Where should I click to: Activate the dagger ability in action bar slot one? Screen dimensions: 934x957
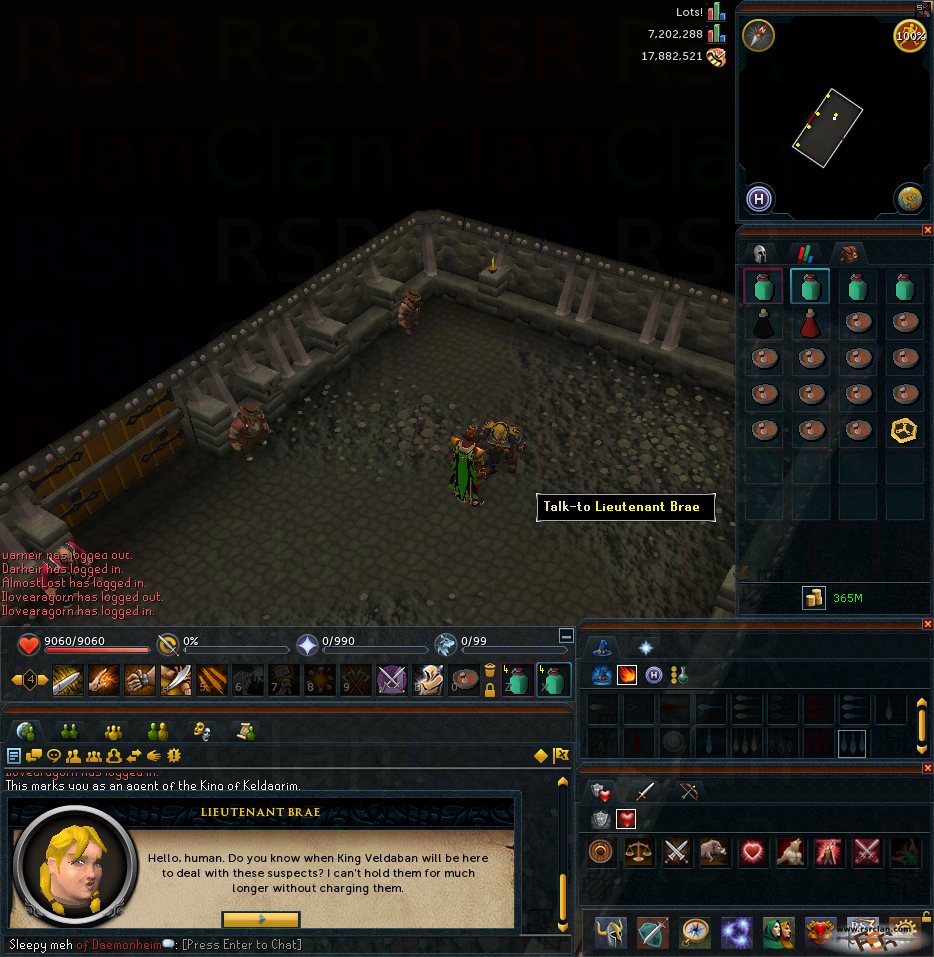(x=67, y=680)
